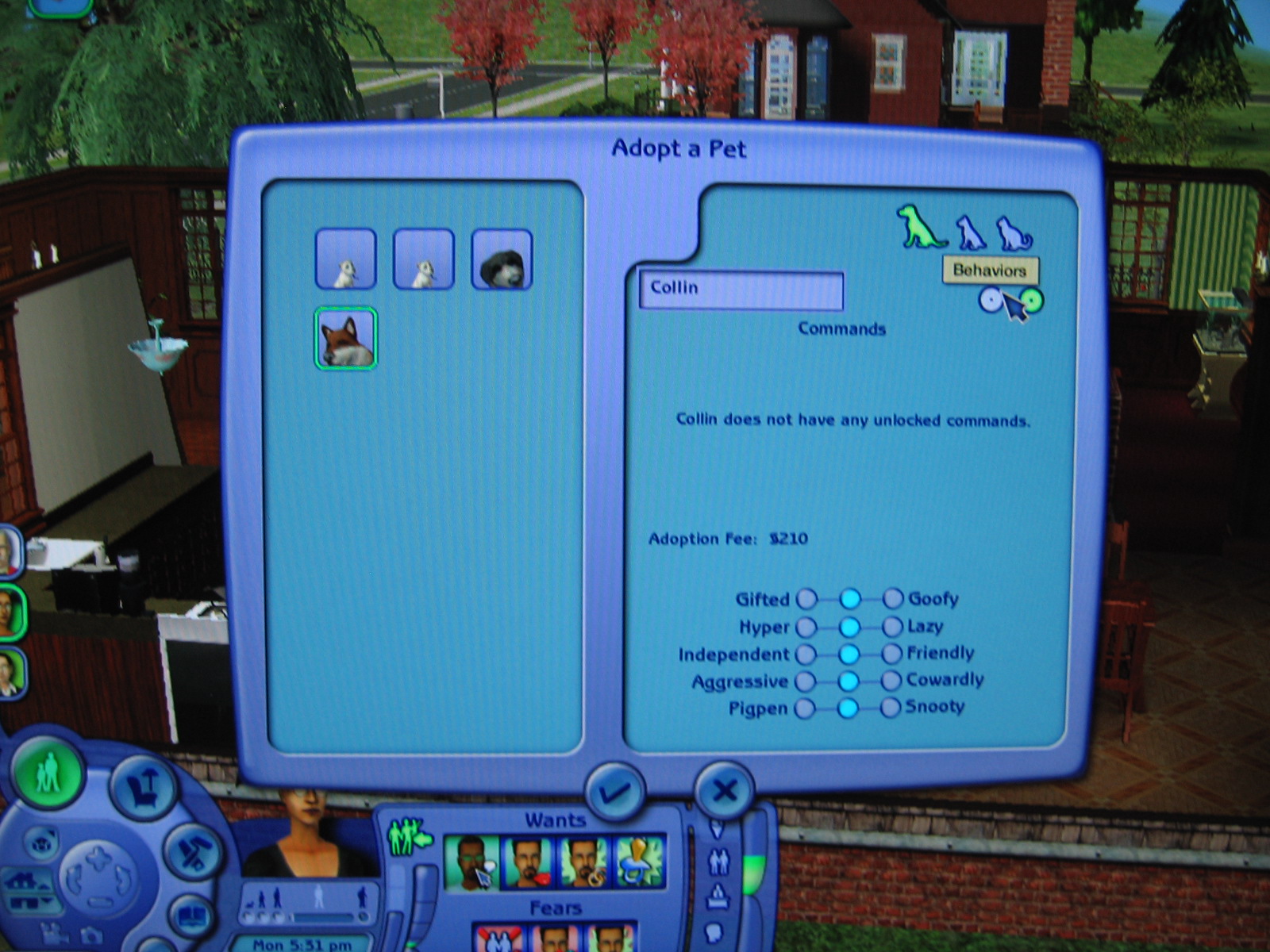1270x952 pixels.
Task: Switch to the pale Behaviors page button
Action: (990, 300)
